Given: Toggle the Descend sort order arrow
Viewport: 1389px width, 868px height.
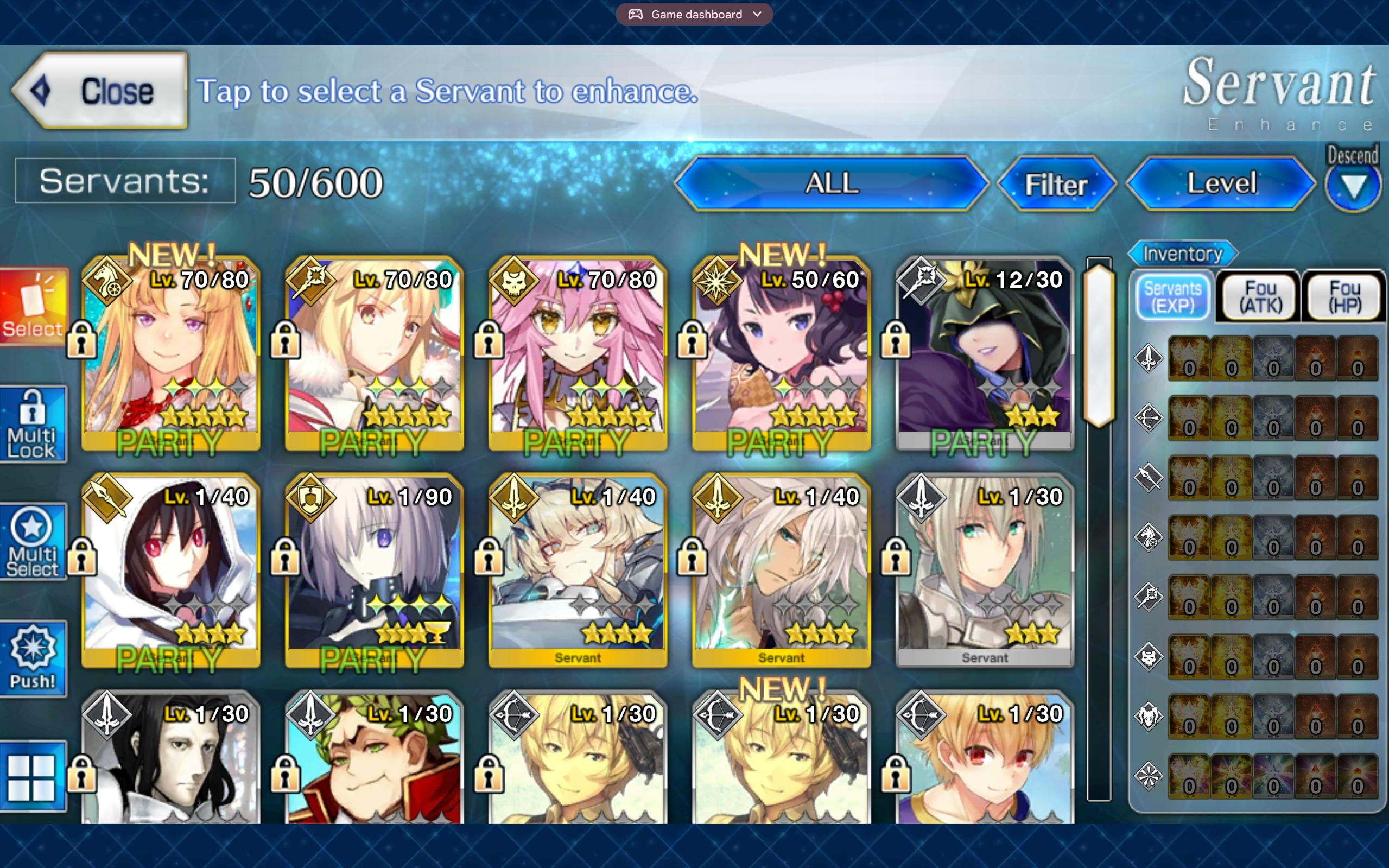Looking at the screenshot, I should pos(1353,187).
